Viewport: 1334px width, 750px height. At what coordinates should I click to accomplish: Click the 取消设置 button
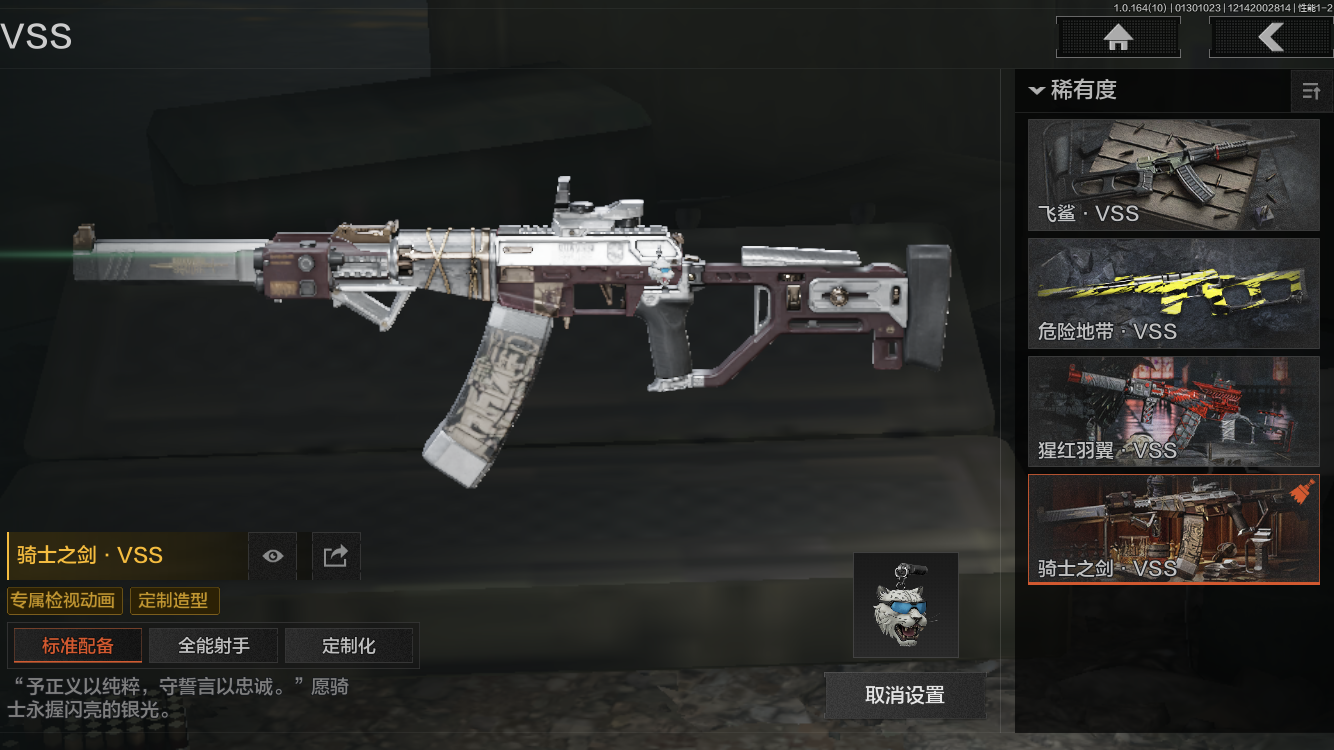tap(905, 695)
